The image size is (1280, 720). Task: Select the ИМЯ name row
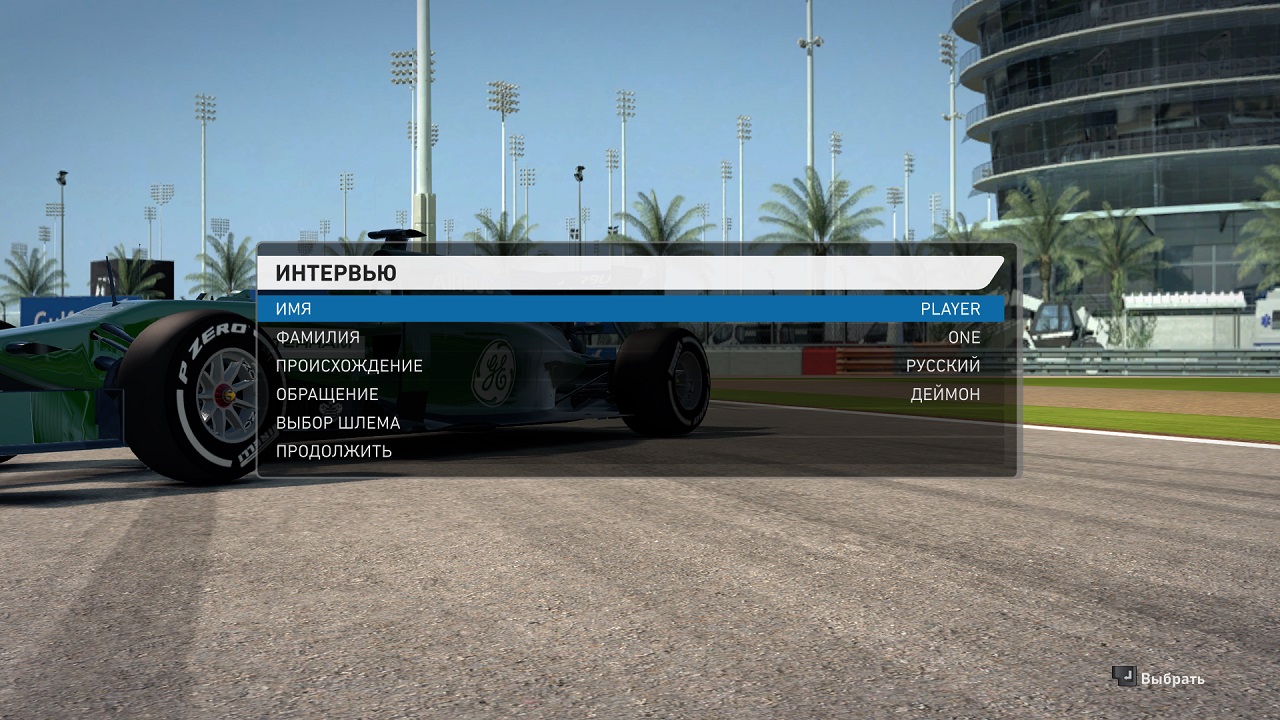pos(630,309)
